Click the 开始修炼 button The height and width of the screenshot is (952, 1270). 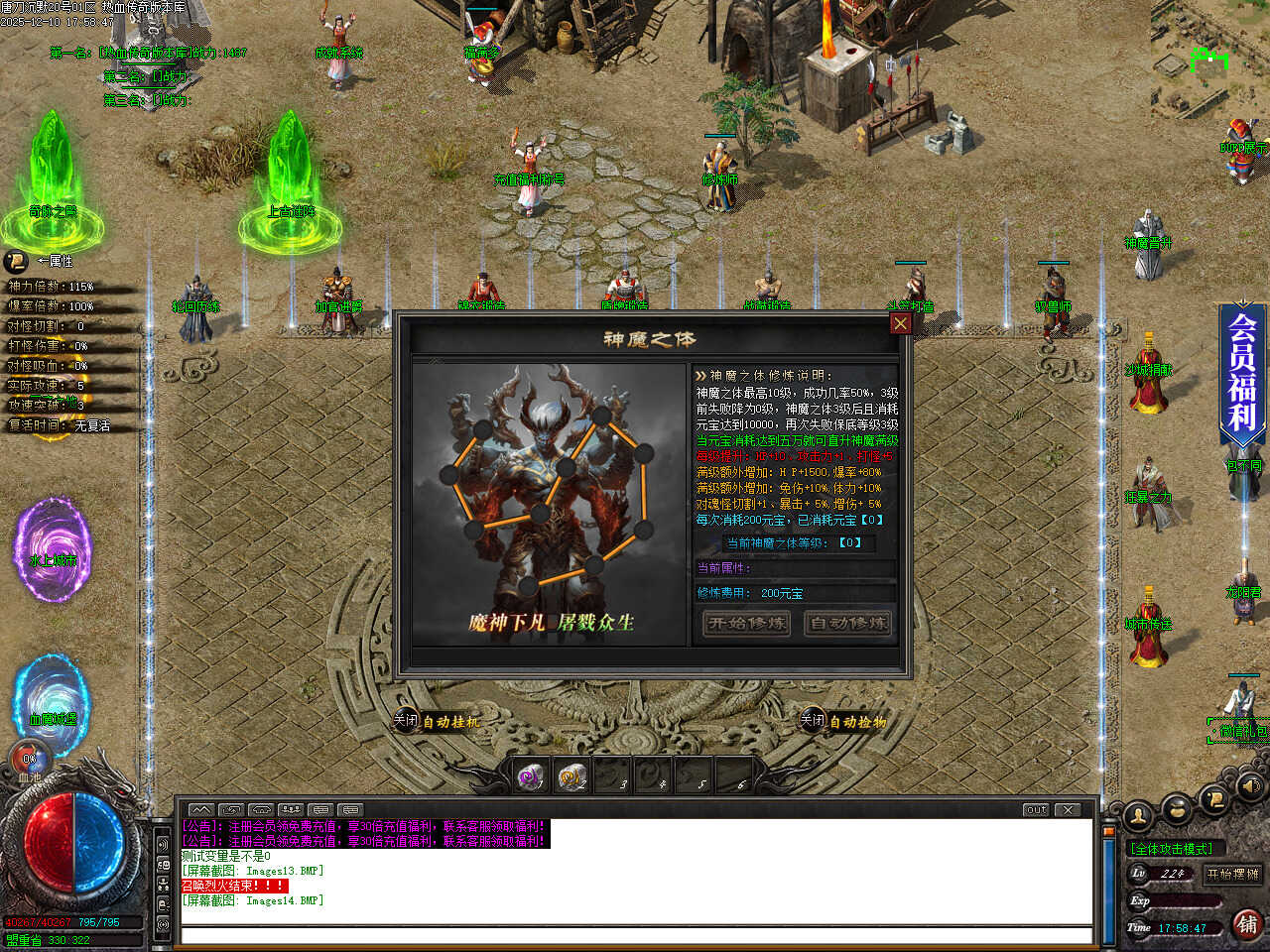click(746, 623)
